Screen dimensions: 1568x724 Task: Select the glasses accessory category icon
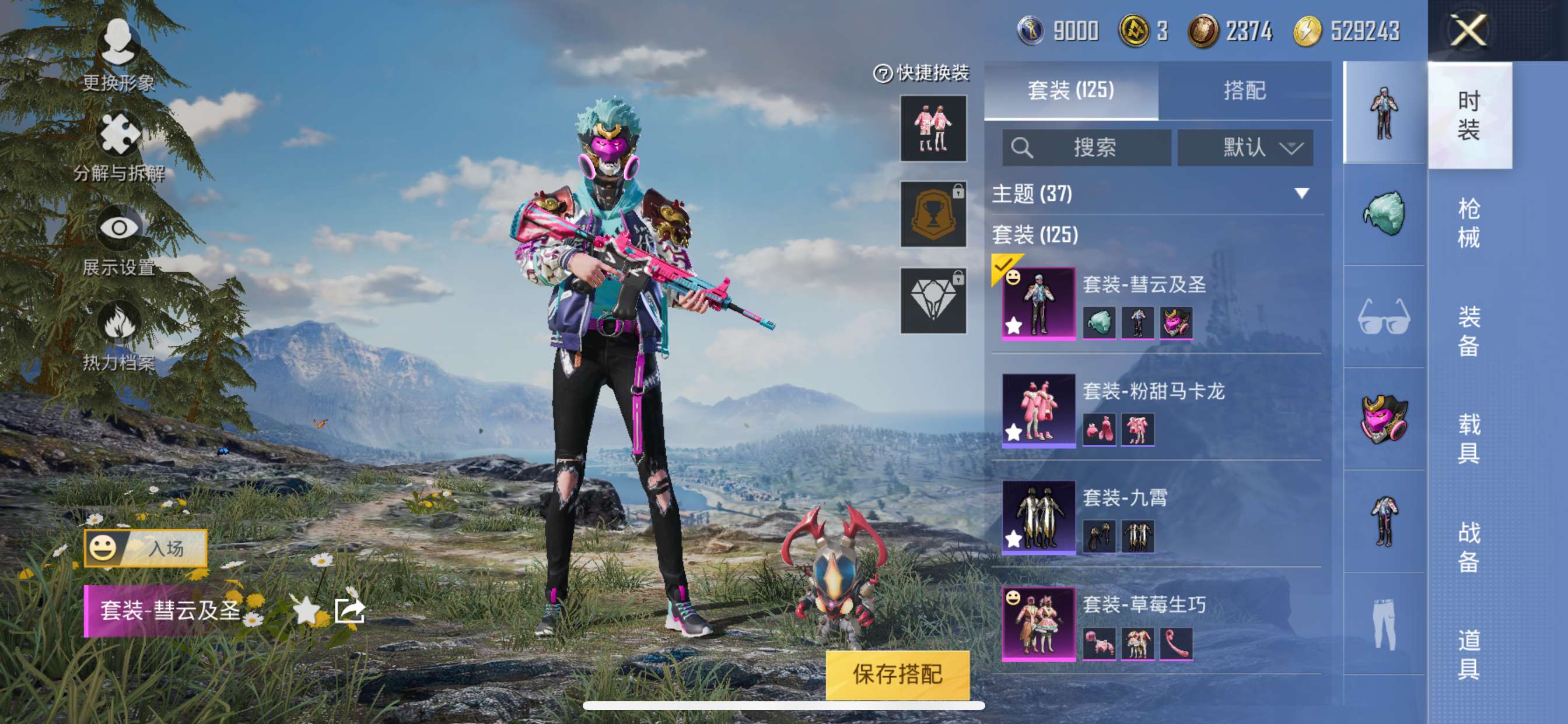(1384, 317)
